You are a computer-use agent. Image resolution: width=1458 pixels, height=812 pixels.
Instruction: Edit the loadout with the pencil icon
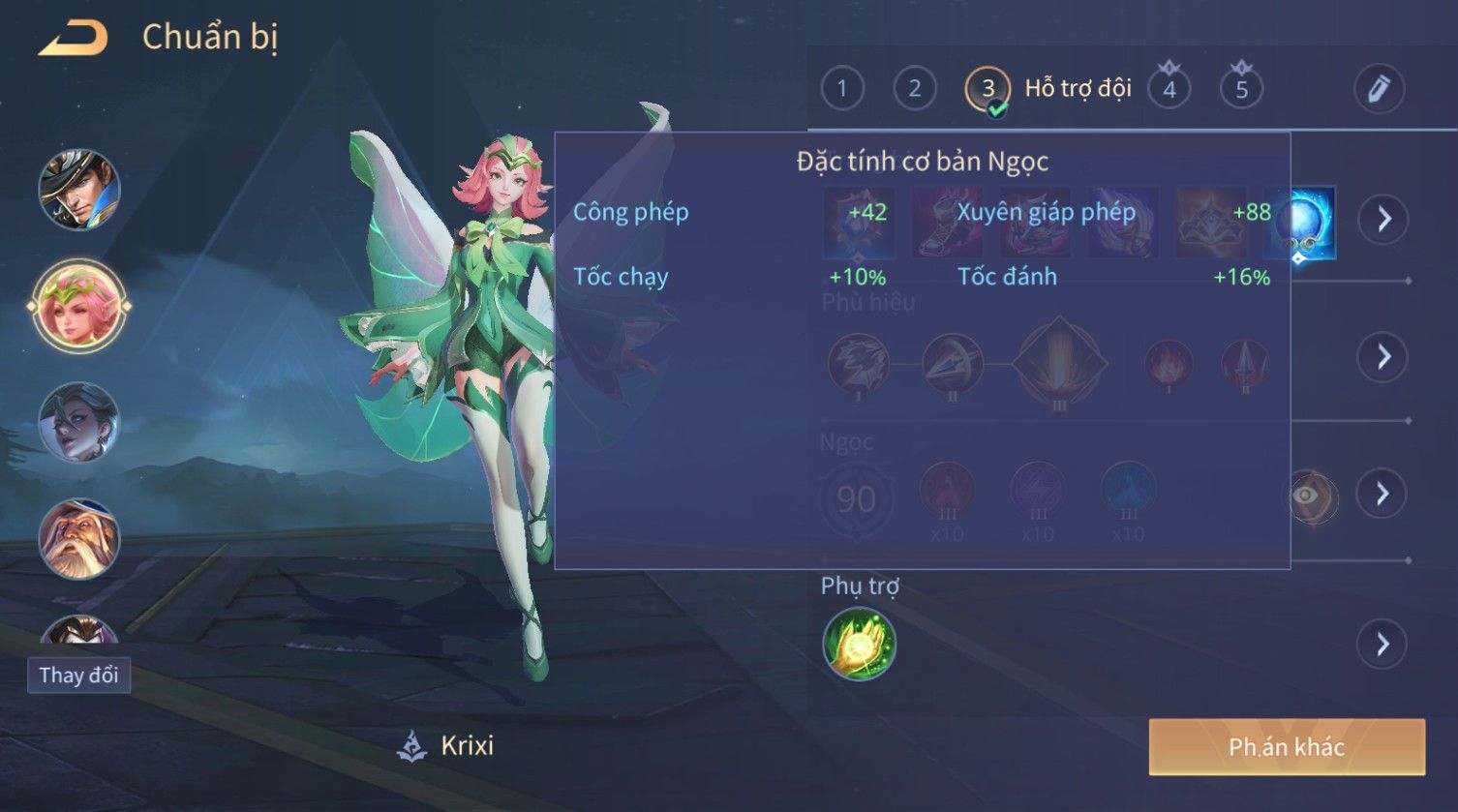click(x=1379, y=89)
